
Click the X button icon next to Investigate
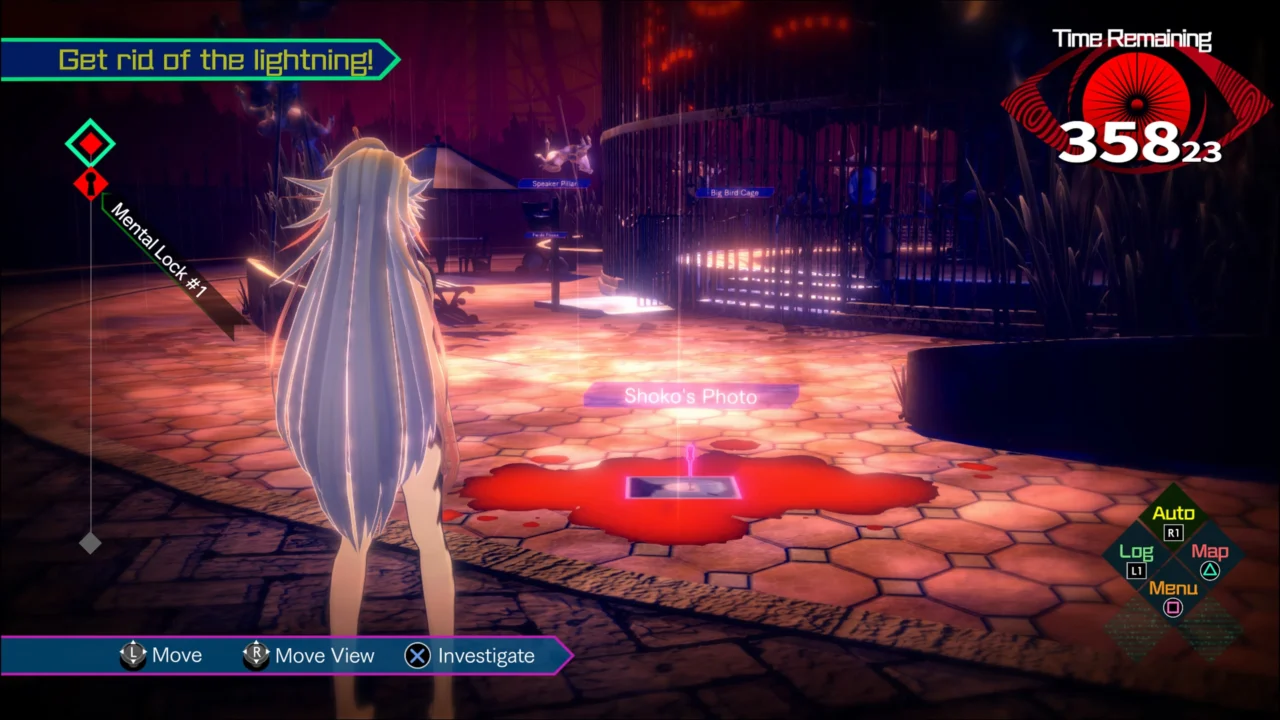point(417,656)
